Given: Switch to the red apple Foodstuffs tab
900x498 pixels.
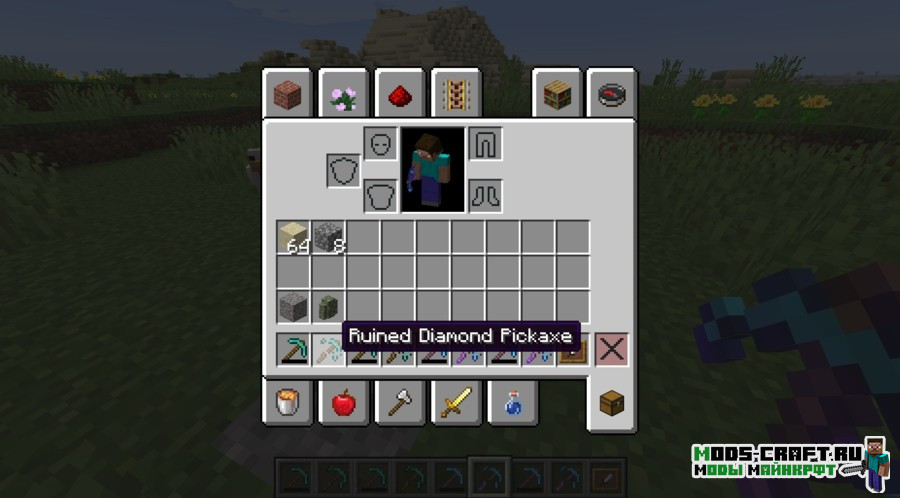Looking at the screenshot, I should tap(343, 402).
